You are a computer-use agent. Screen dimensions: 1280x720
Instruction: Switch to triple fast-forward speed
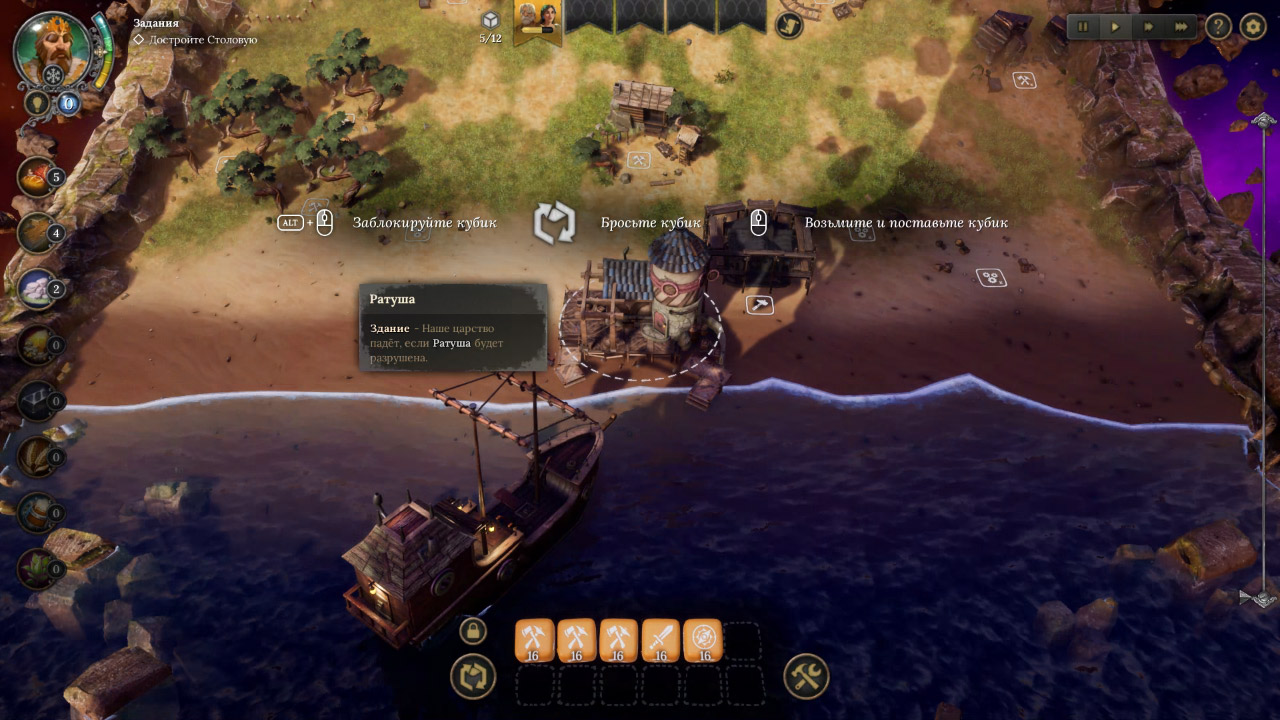point(1182,27)
